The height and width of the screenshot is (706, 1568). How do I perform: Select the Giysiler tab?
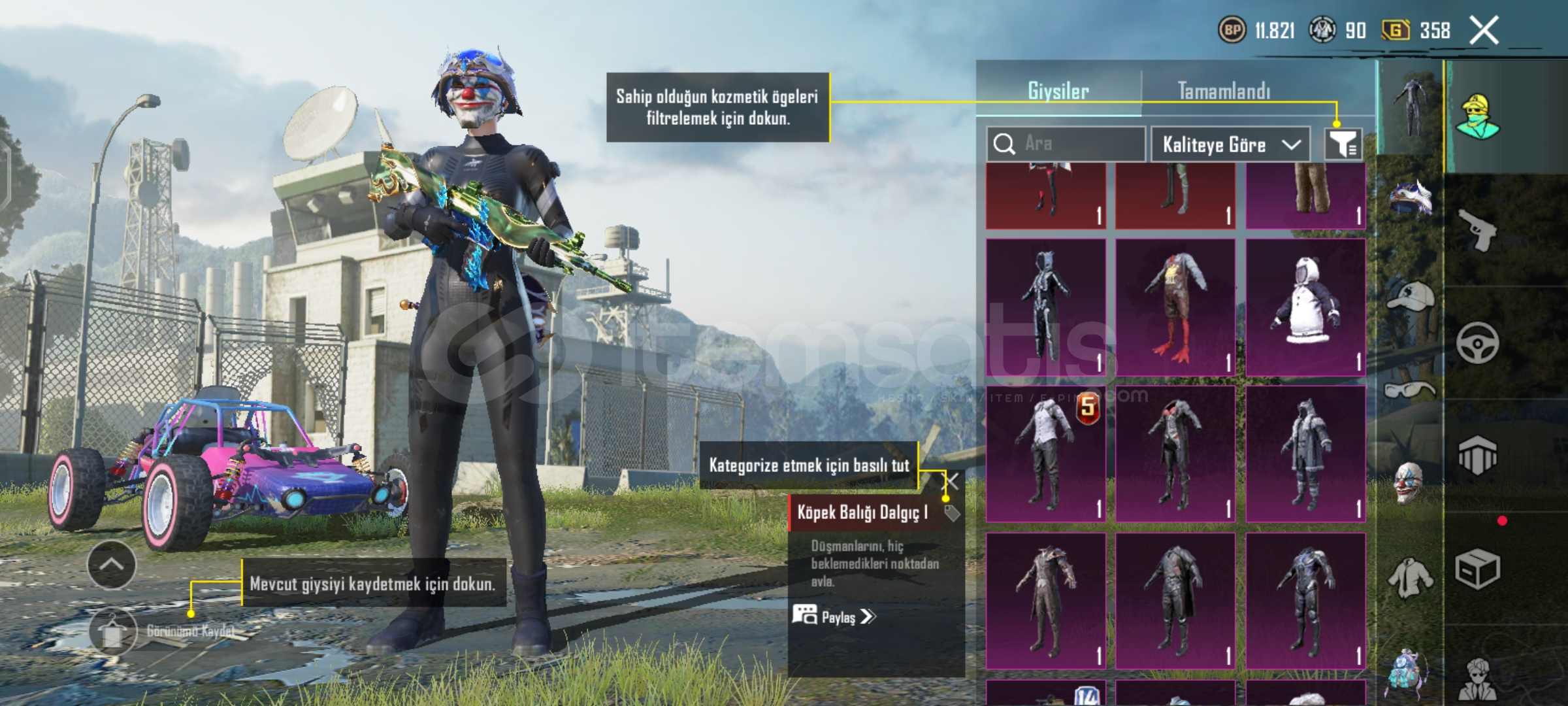coord(1058,91)
